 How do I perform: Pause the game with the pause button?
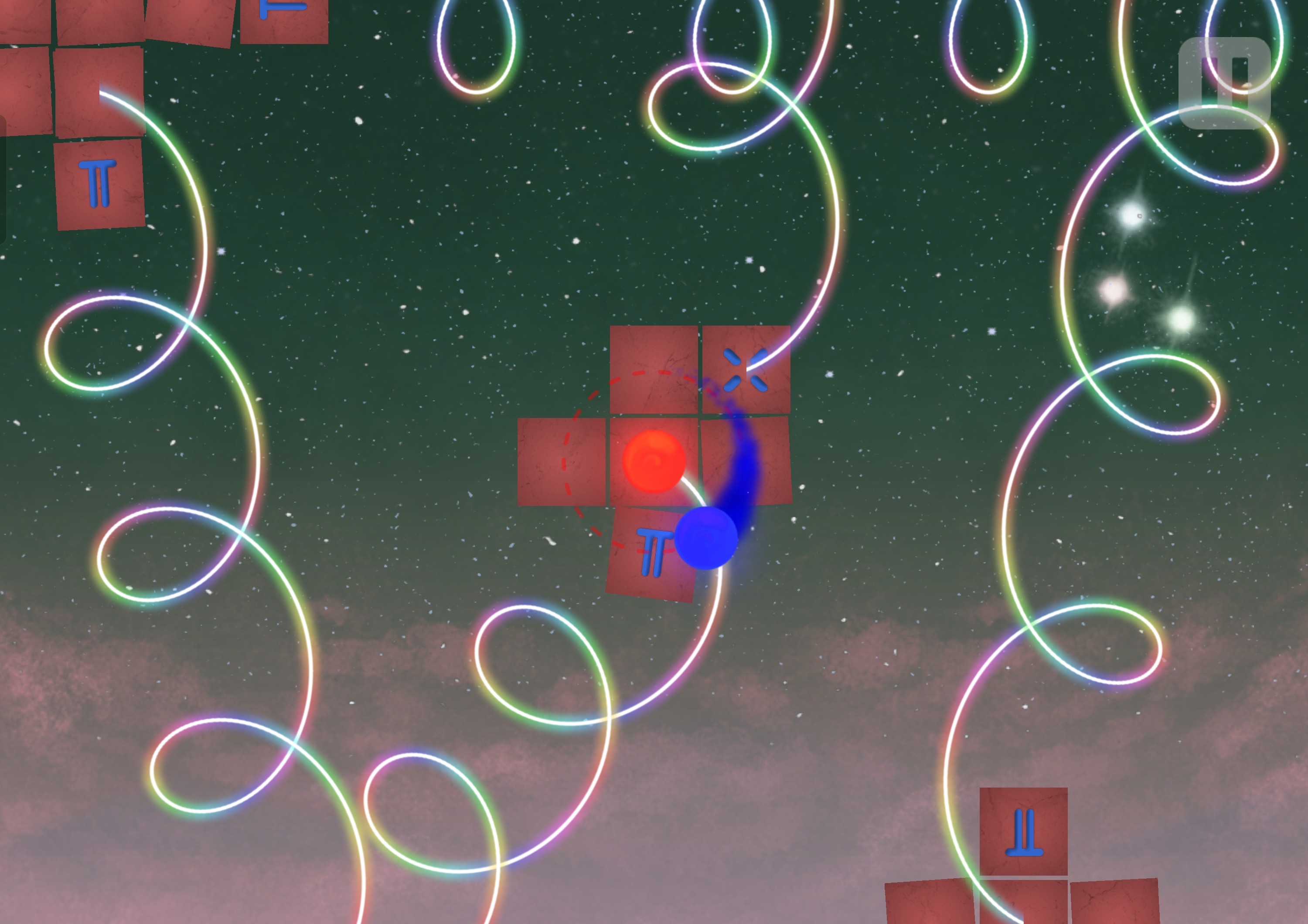coord(1224,83)
